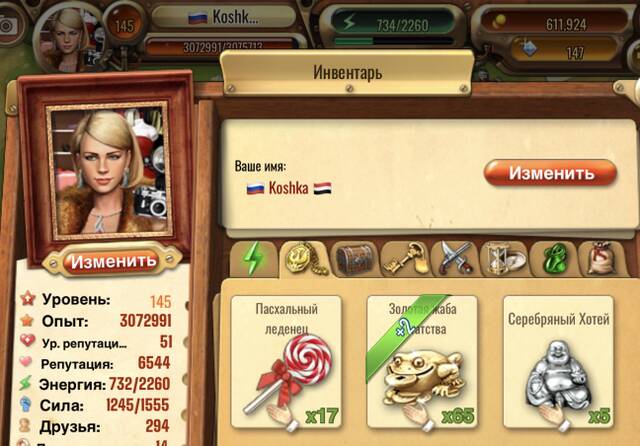Click the orange Изменить button beside the name

(x=551, y=172)
